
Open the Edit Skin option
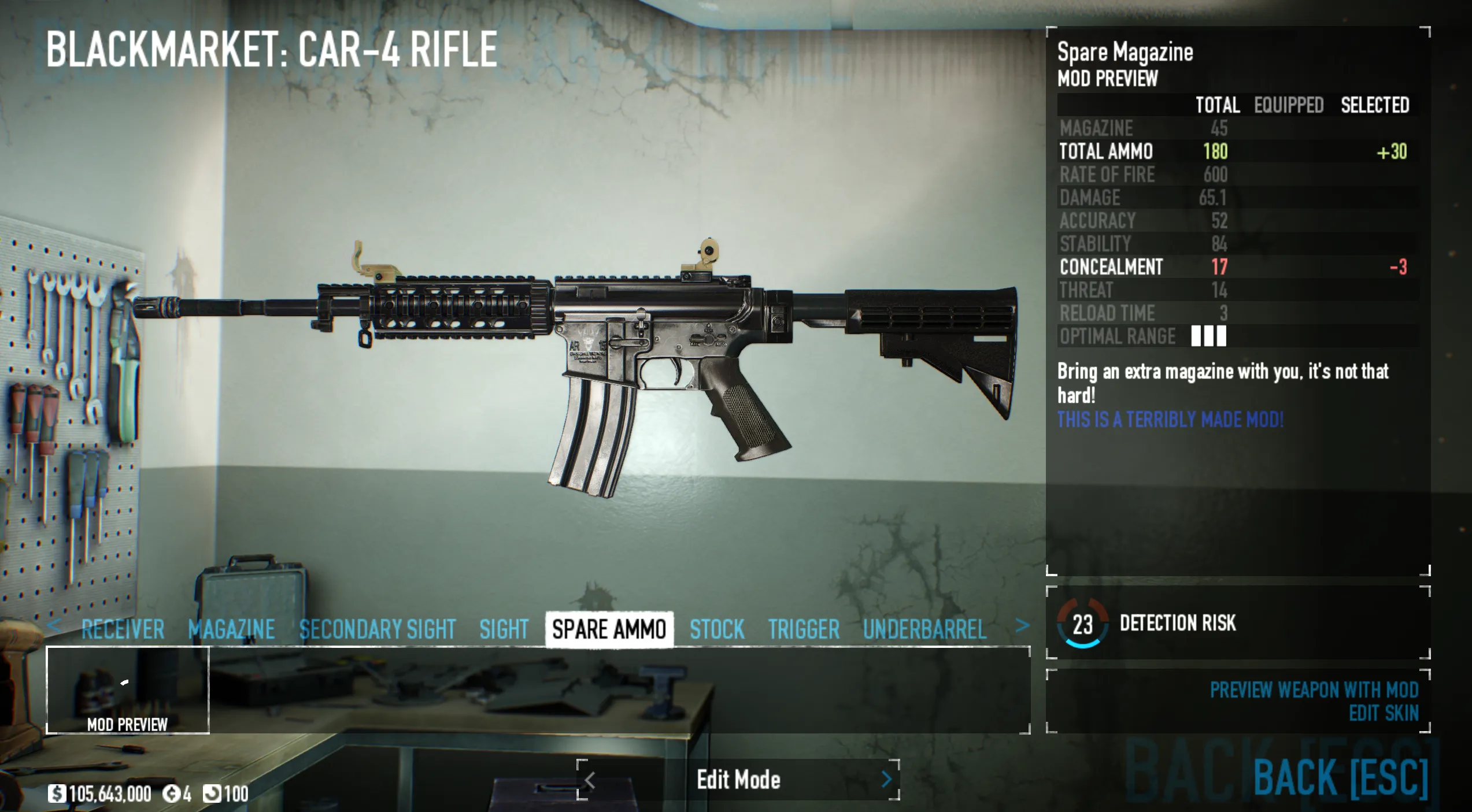coord(1384,714)
